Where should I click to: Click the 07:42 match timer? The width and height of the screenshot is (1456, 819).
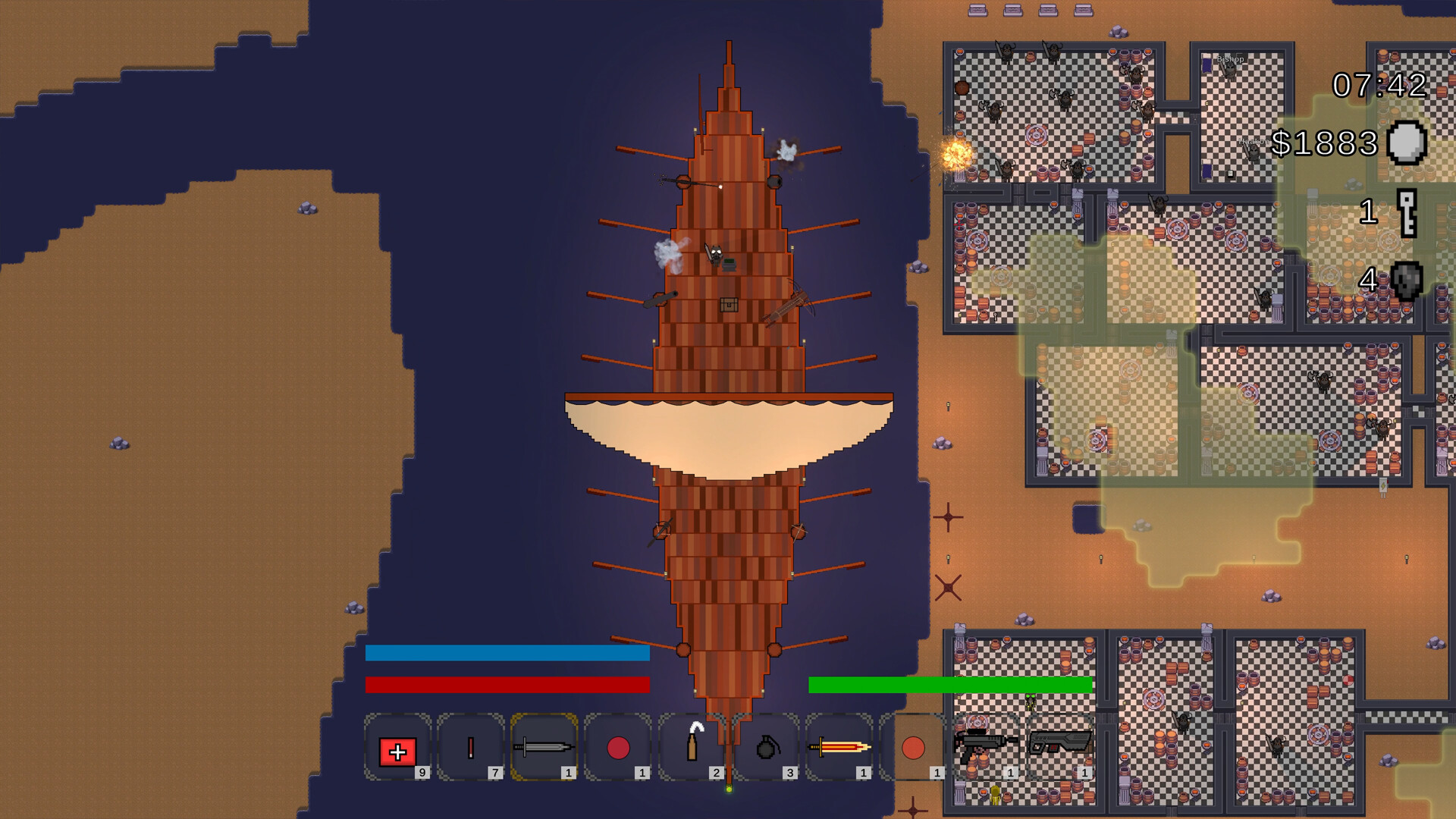pos(1380,86)
